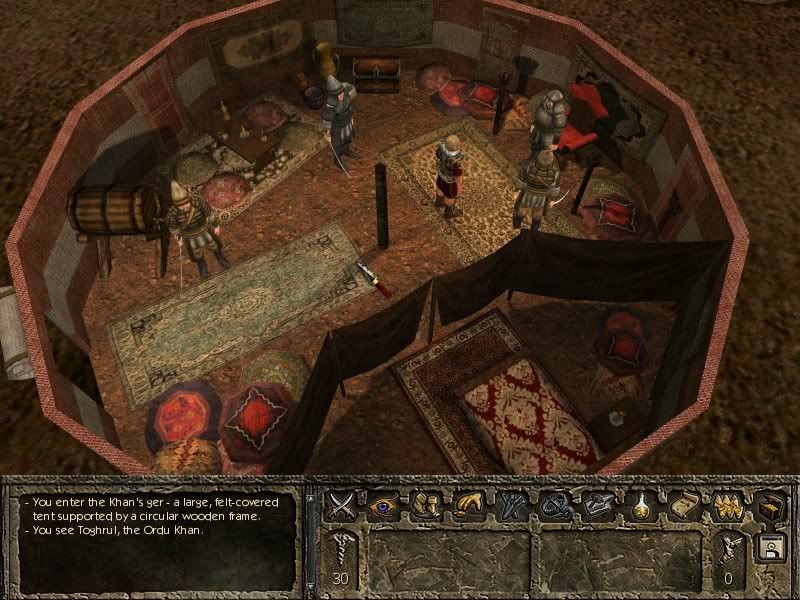Image resolution: width=800 pixels, height=600 pixels.
Task: Select the eye look icon
Action: [385, 503]
